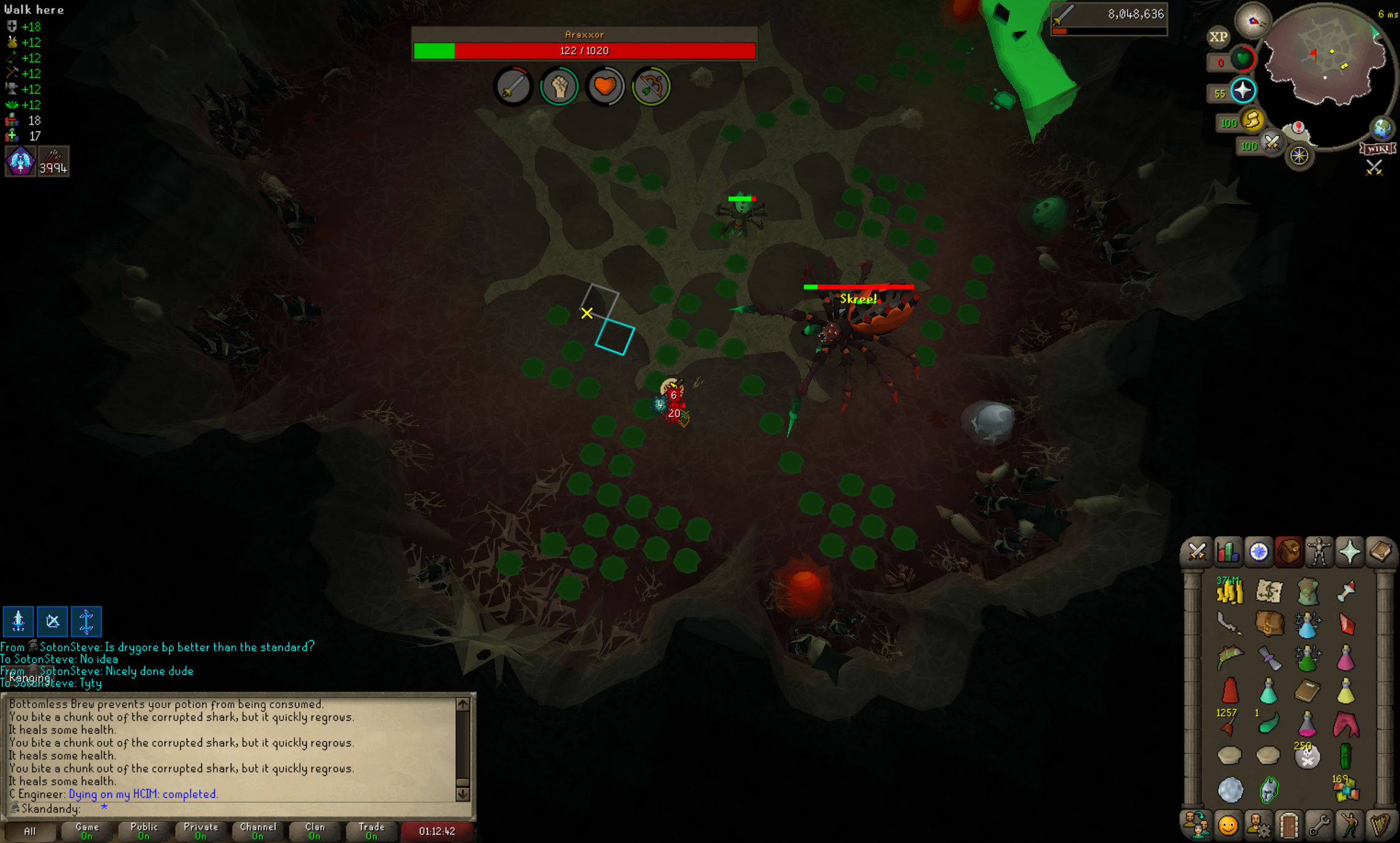Open the Combat Options tab
Image resolution: width=1400 pixels, height=843 pixels.
point(1196,552)
